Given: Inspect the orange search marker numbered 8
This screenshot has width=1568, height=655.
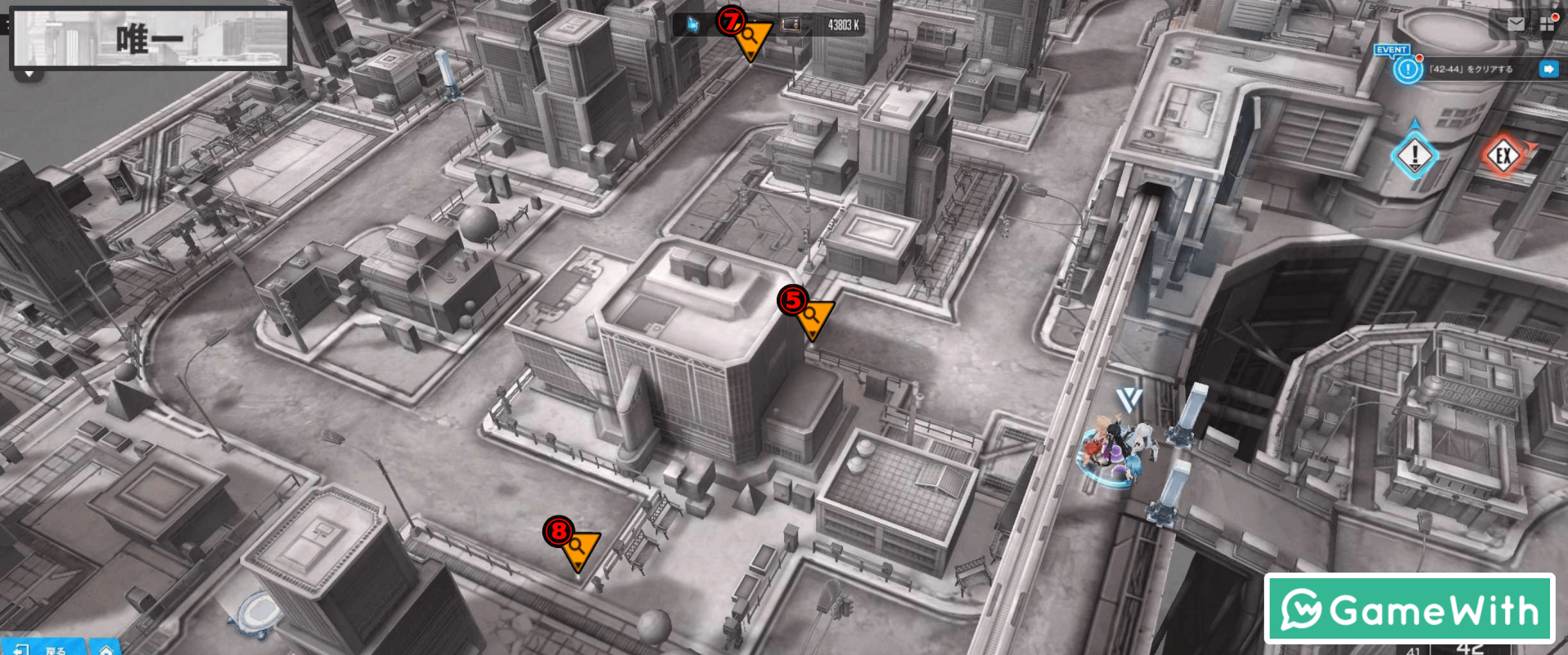Looking at the screenshot, I should 580,549.
